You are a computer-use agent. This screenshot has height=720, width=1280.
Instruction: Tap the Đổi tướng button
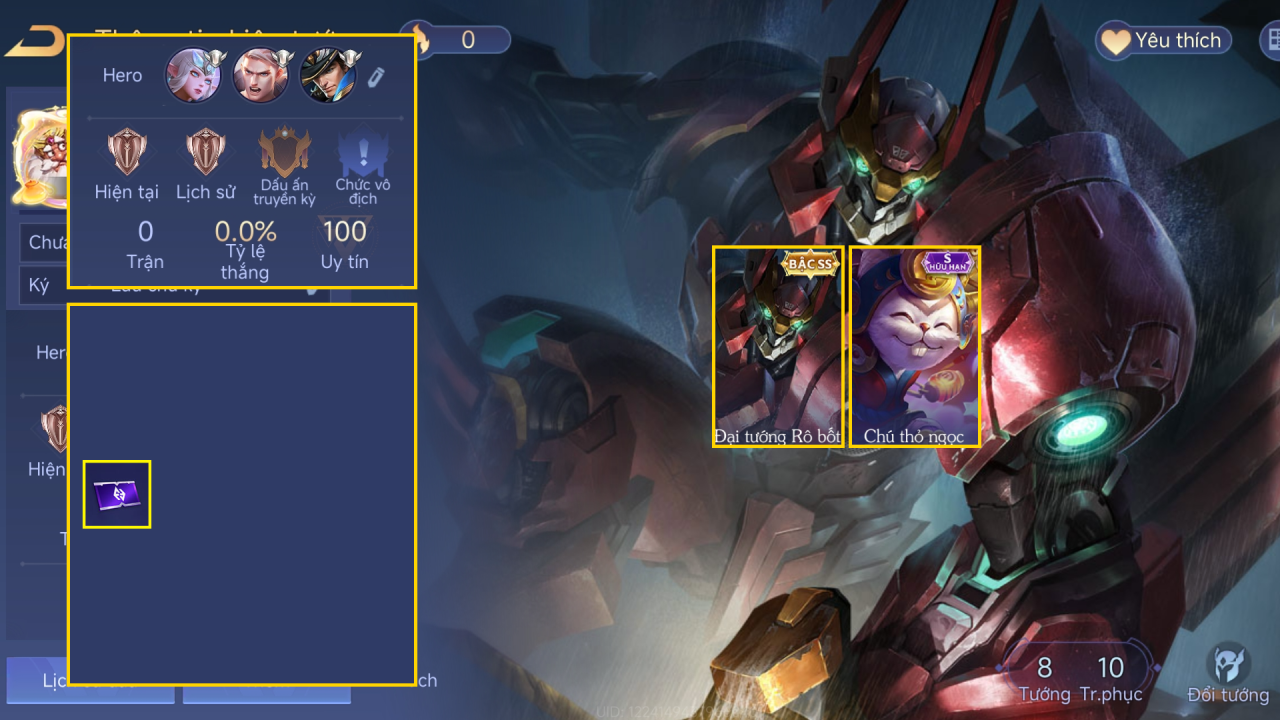pos(1227,674)
